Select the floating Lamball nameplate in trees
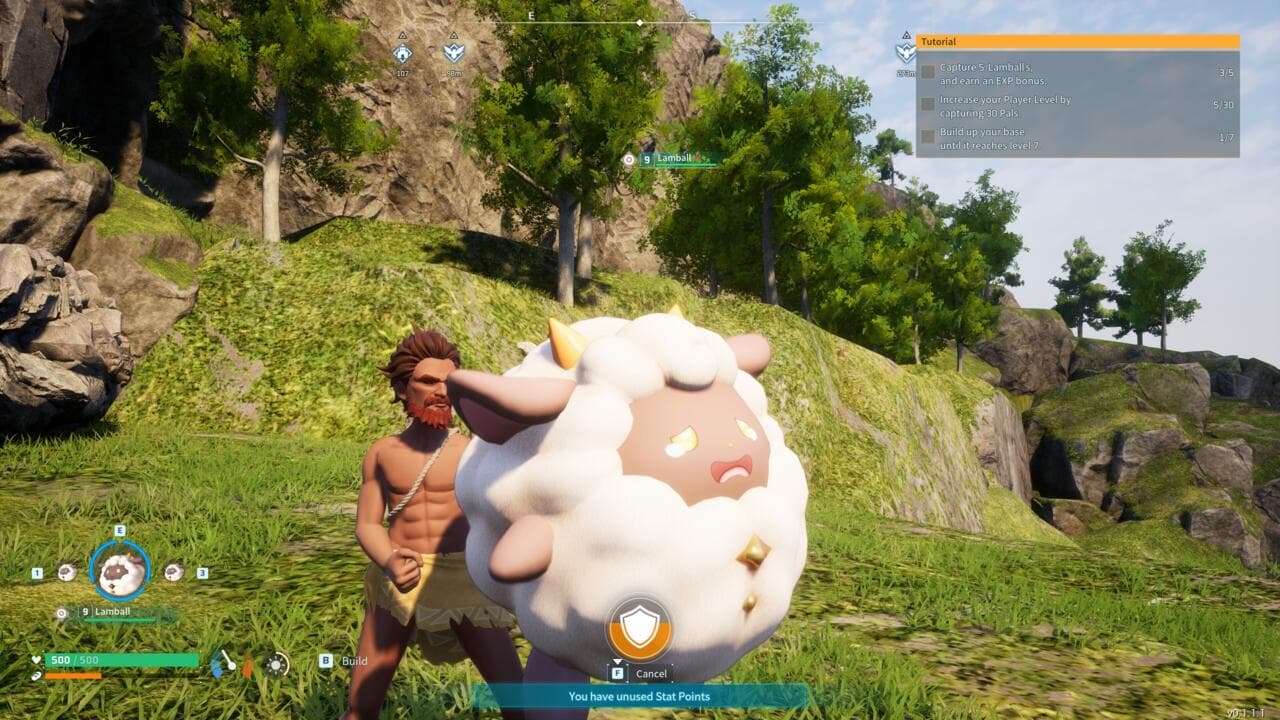The width and height of the screenshot is (1280, 720). coord(678,159)
